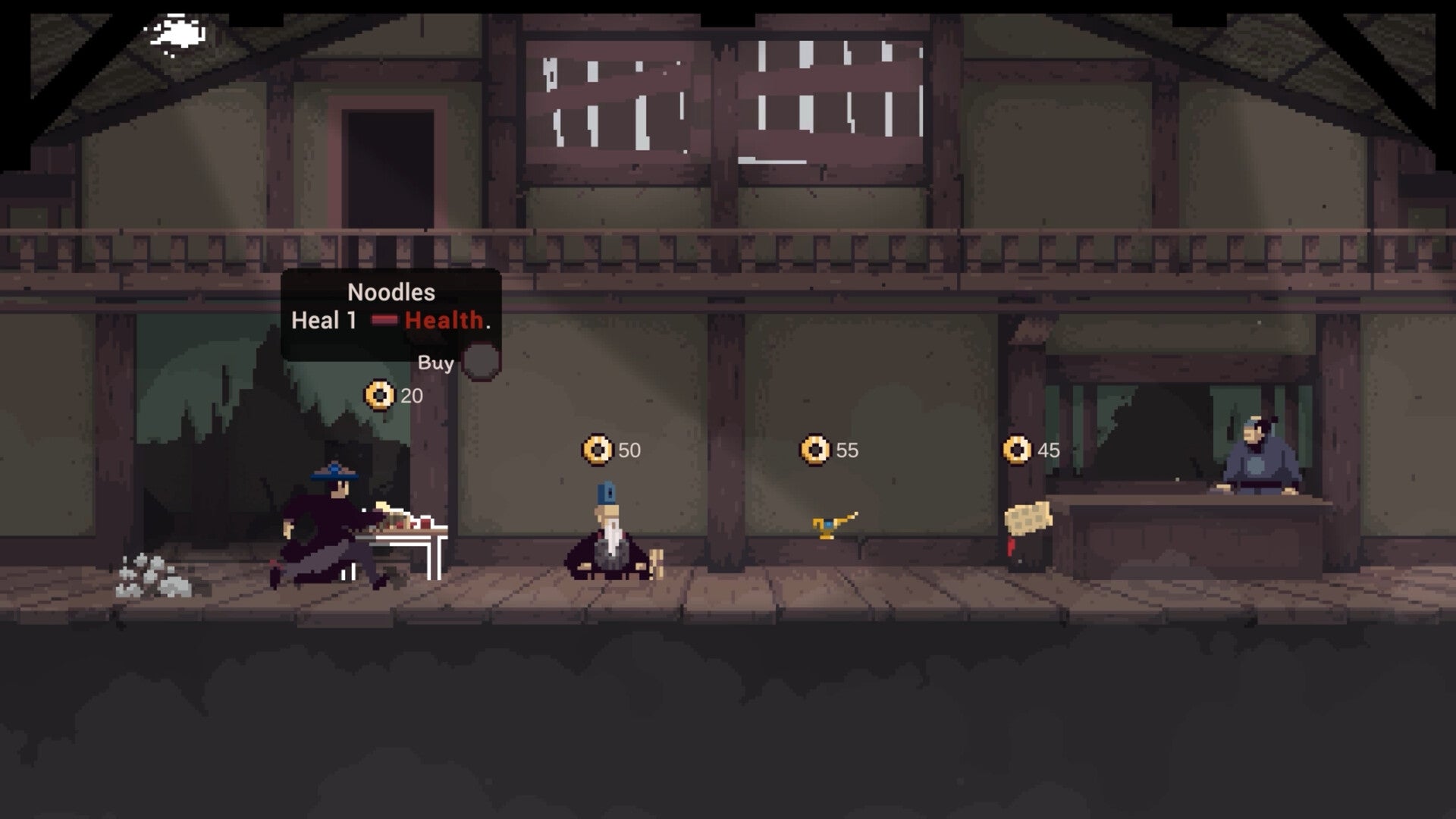Click the coin icon beside the 20 price
Screen dimensions: 1456x819
tap(378, 395)
